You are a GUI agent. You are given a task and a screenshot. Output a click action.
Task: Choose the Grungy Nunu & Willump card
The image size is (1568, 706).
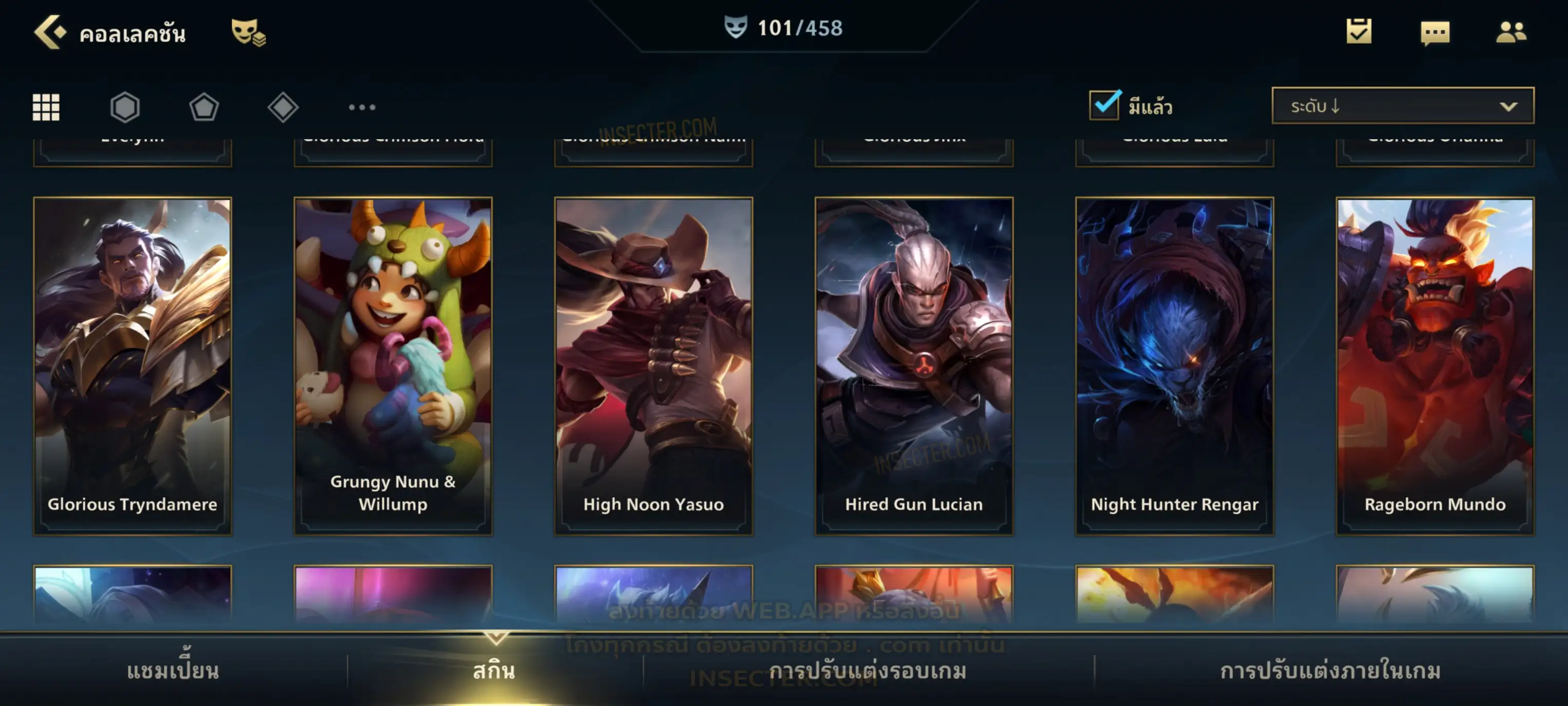(x=393, y=366)
